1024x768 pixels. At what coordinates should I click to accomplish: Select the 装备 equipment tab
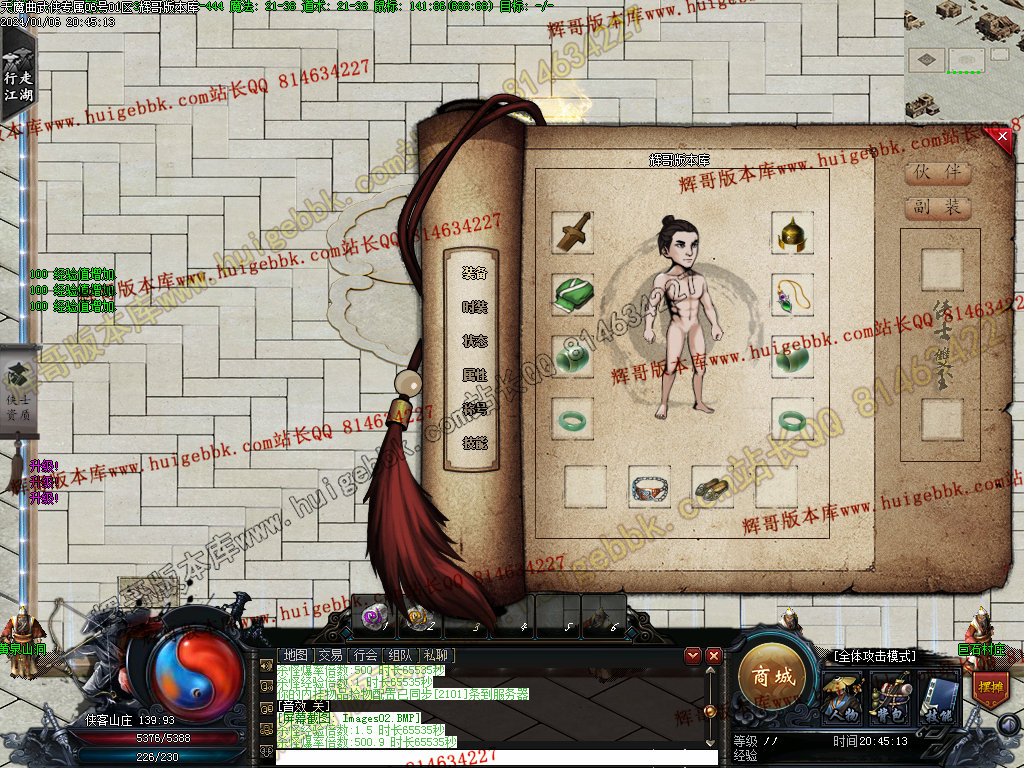coord(475,273)
